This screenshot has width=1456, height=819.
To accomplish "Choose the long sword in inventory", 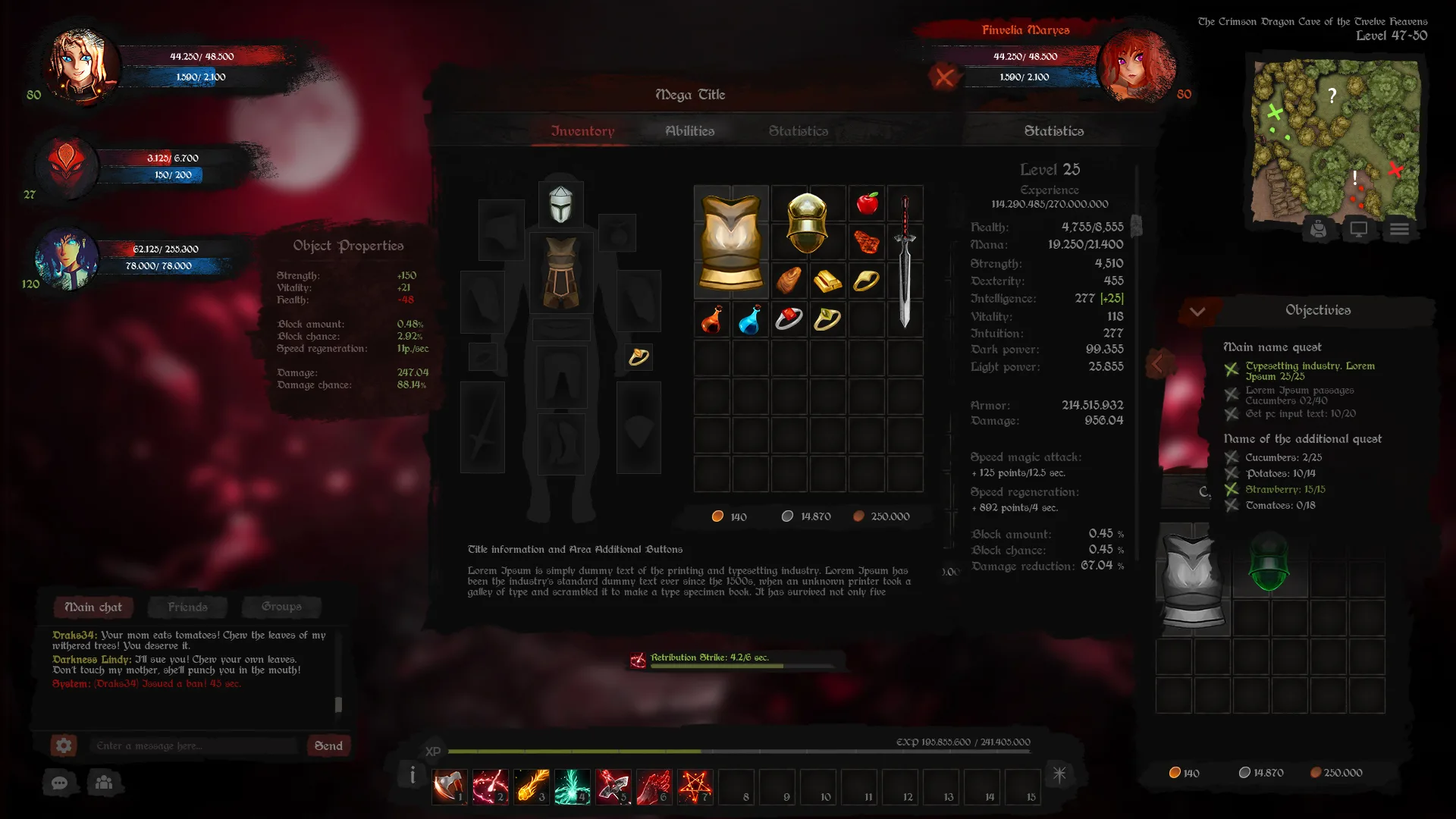I will click(905, 262).
